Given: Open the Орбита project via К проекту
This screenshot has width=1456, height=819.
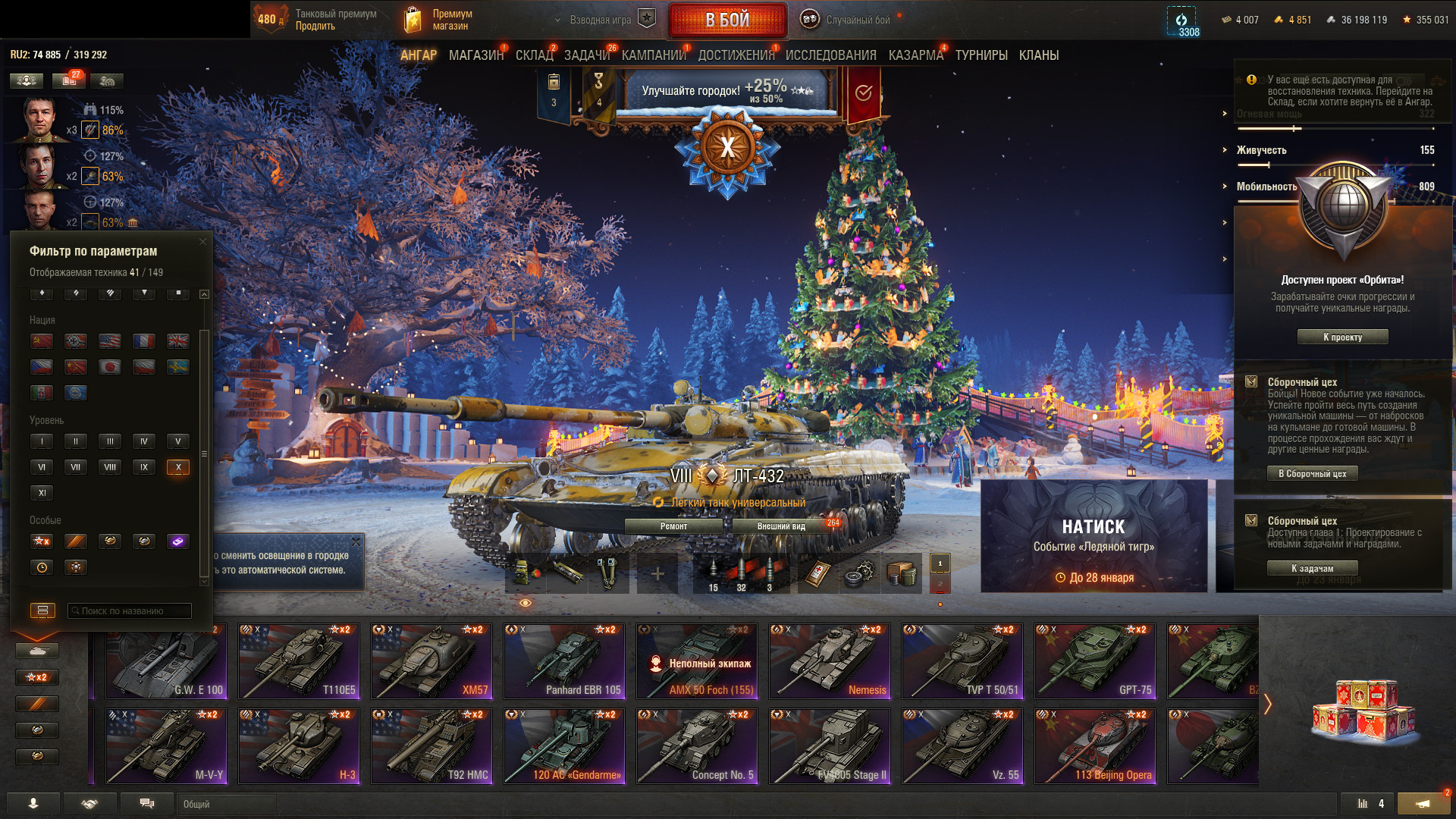Looking at the screenshot, I should click(1342, 337).
